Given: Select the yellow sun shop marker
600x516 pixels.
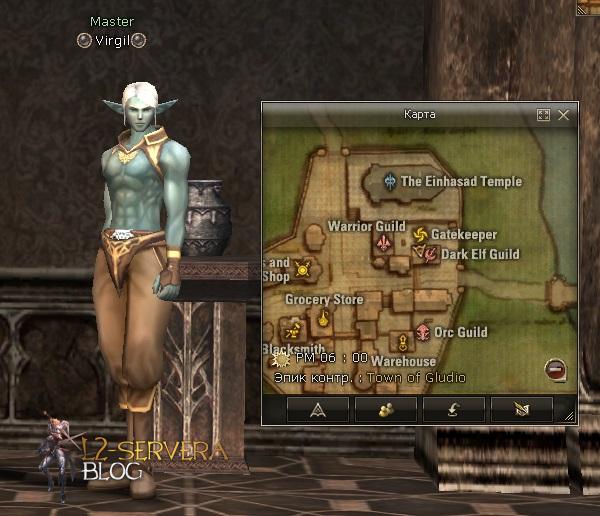Looking at the screenshot, I should pos(302,268).
